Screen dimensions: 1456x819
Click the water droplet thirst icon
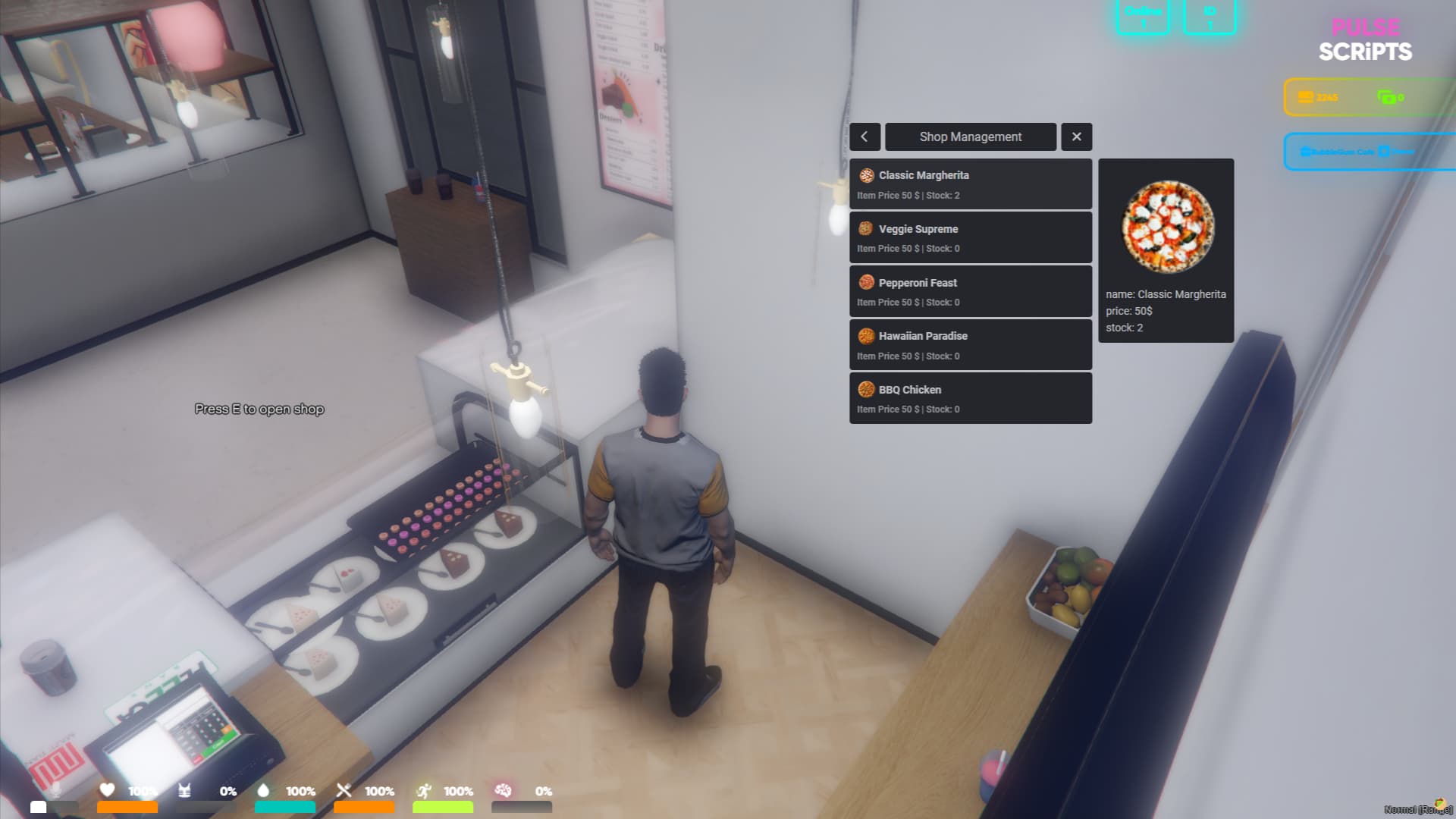[x=262, y=789]
